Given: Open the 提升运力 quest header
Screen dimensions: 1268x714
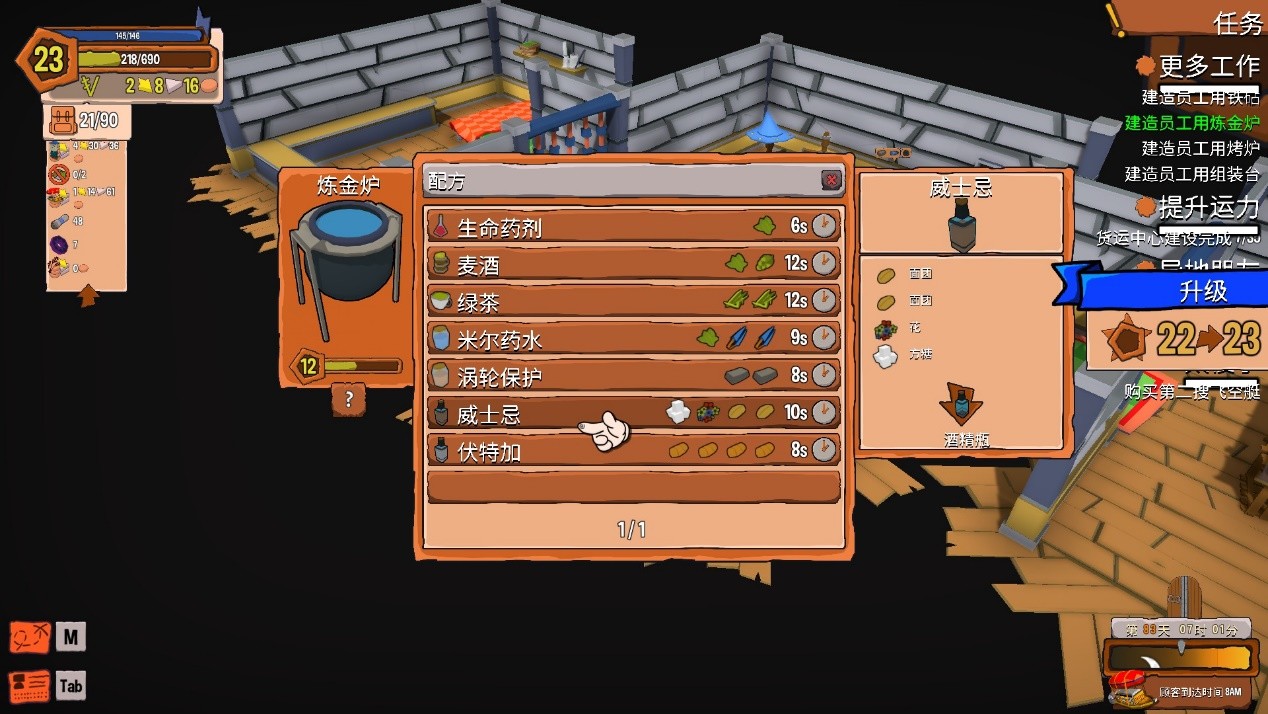Looking at the screenshot, I should click(1208, 208).
